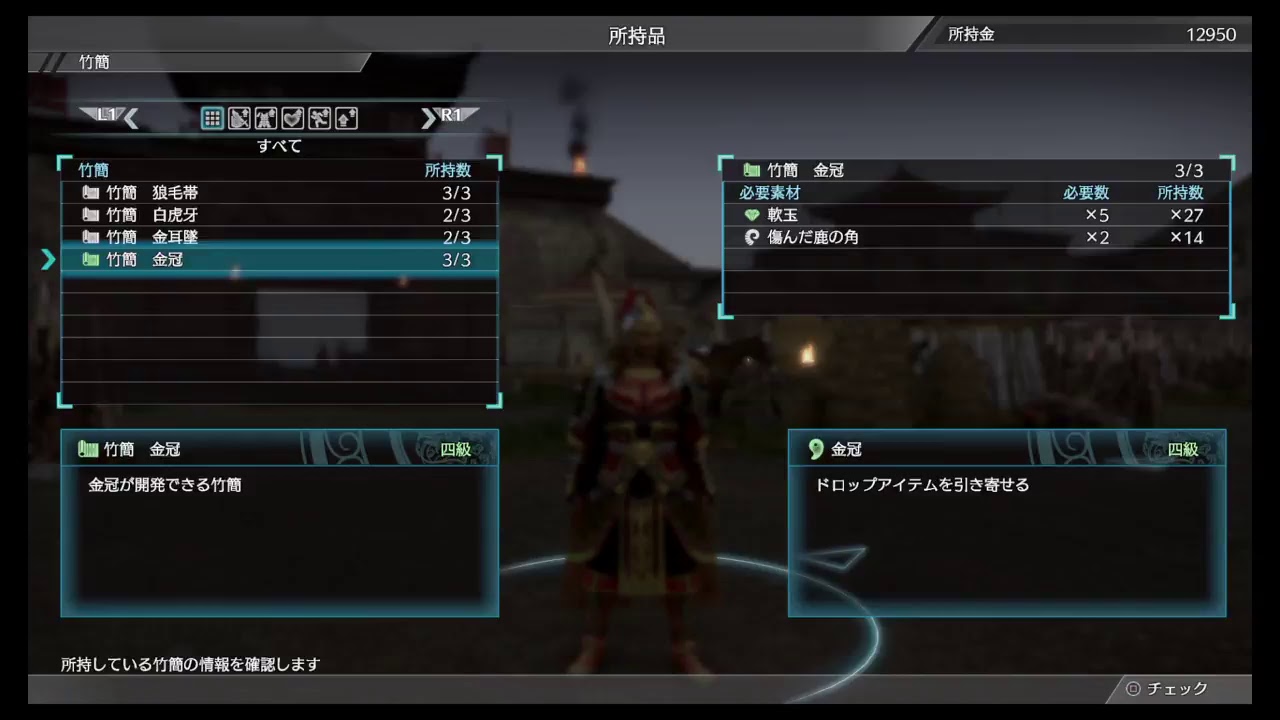Select the level-up arrow category icon
Image resolution: width=1280 pixels, height=720 pixels.
345,118
